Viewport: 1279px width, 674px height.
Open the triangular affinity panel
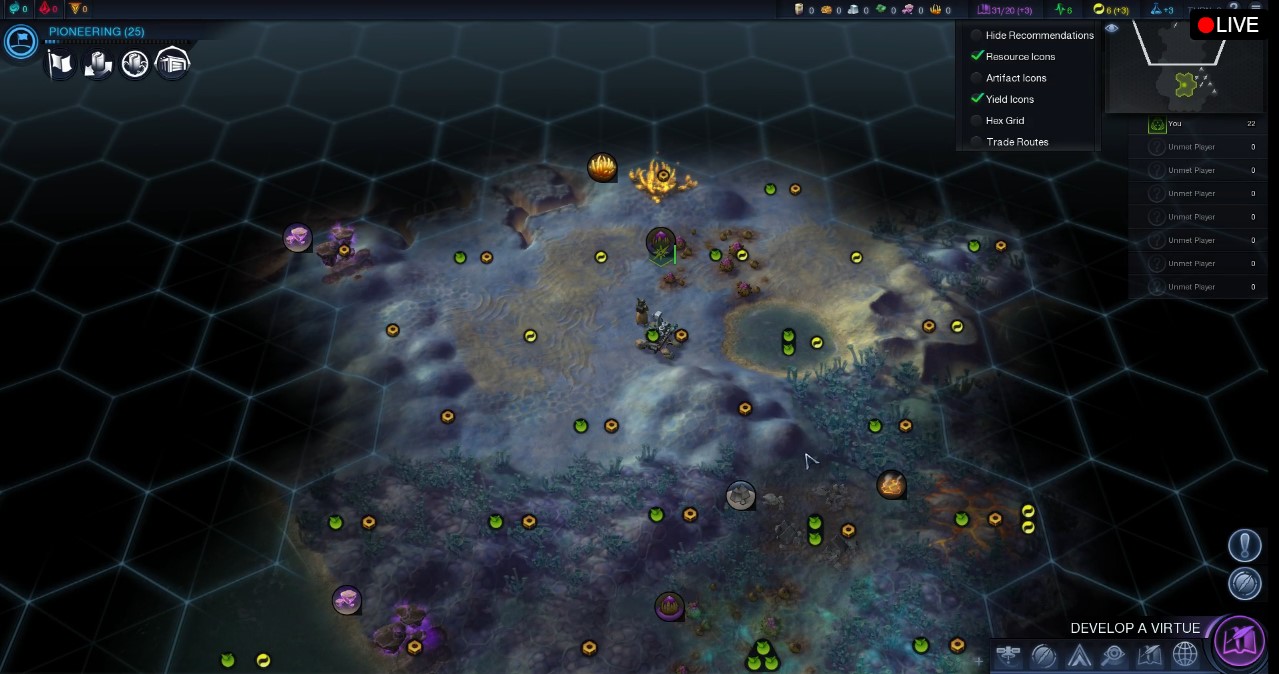1078,656
